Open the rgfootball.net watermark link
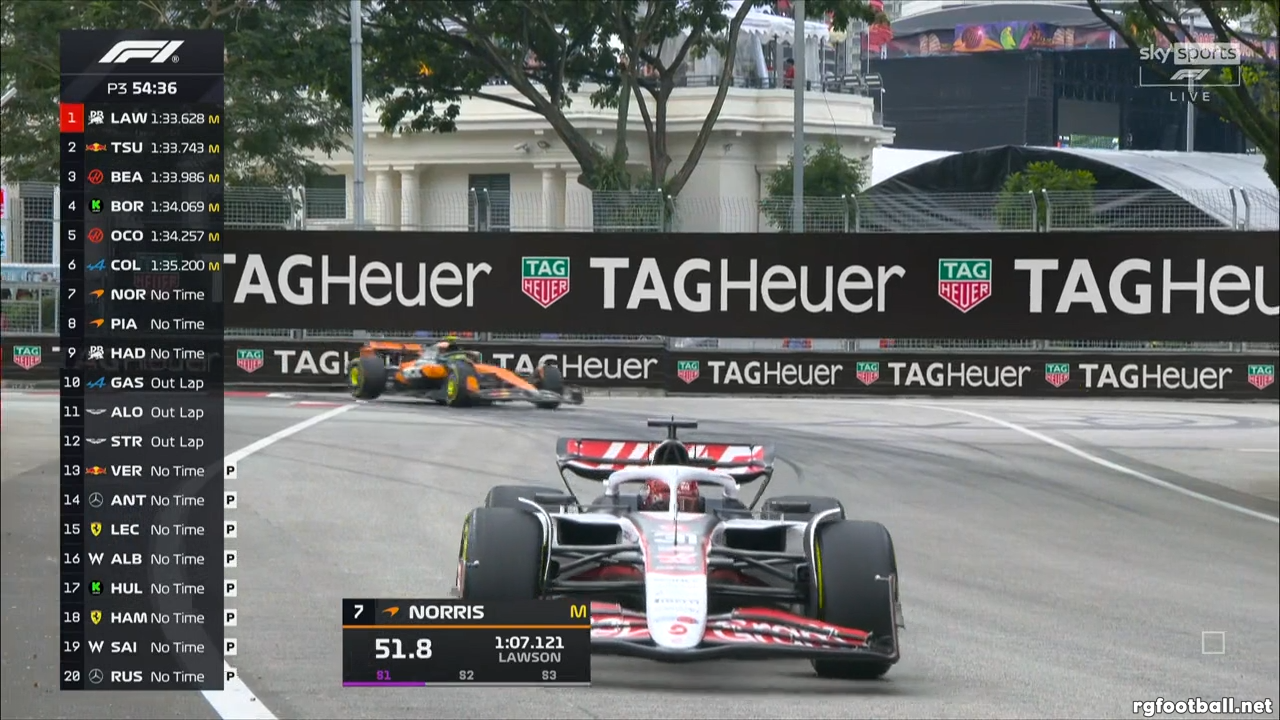Image resolution: width=1280 pixels, height=720 pixels. 1202,706
